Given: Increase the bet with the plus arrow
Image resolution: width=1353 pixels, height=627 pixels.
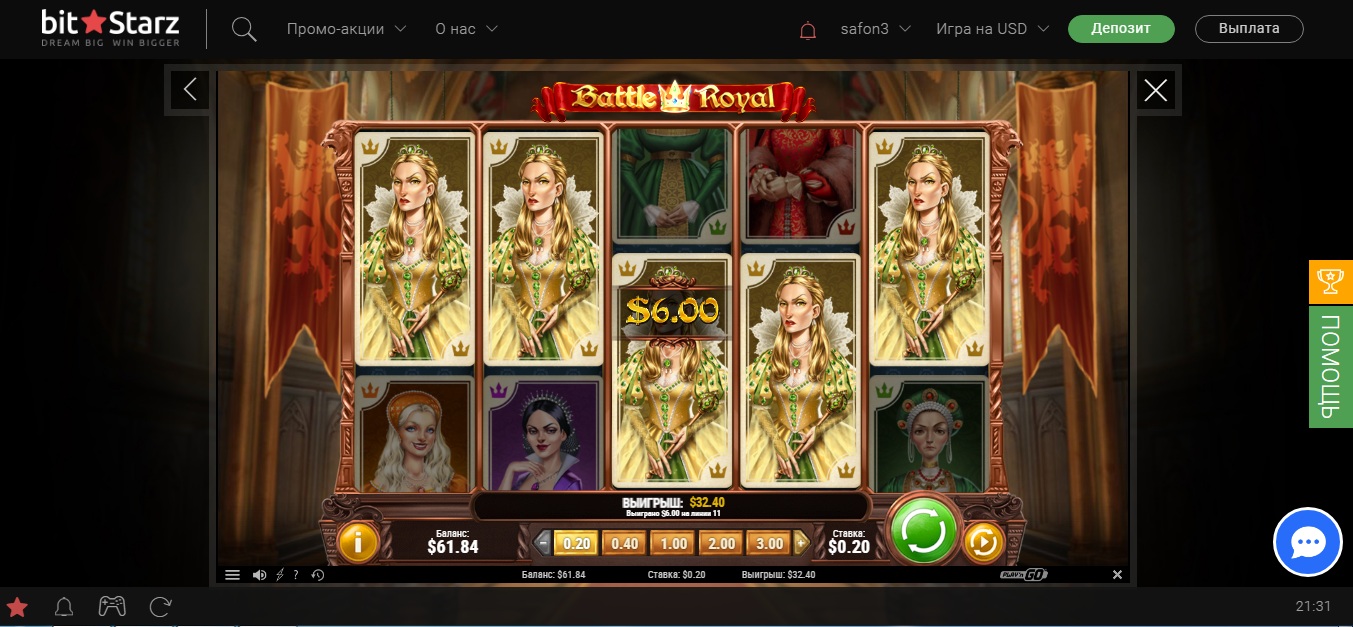Looking at the screenshot, I should click(x=800, y=544).
